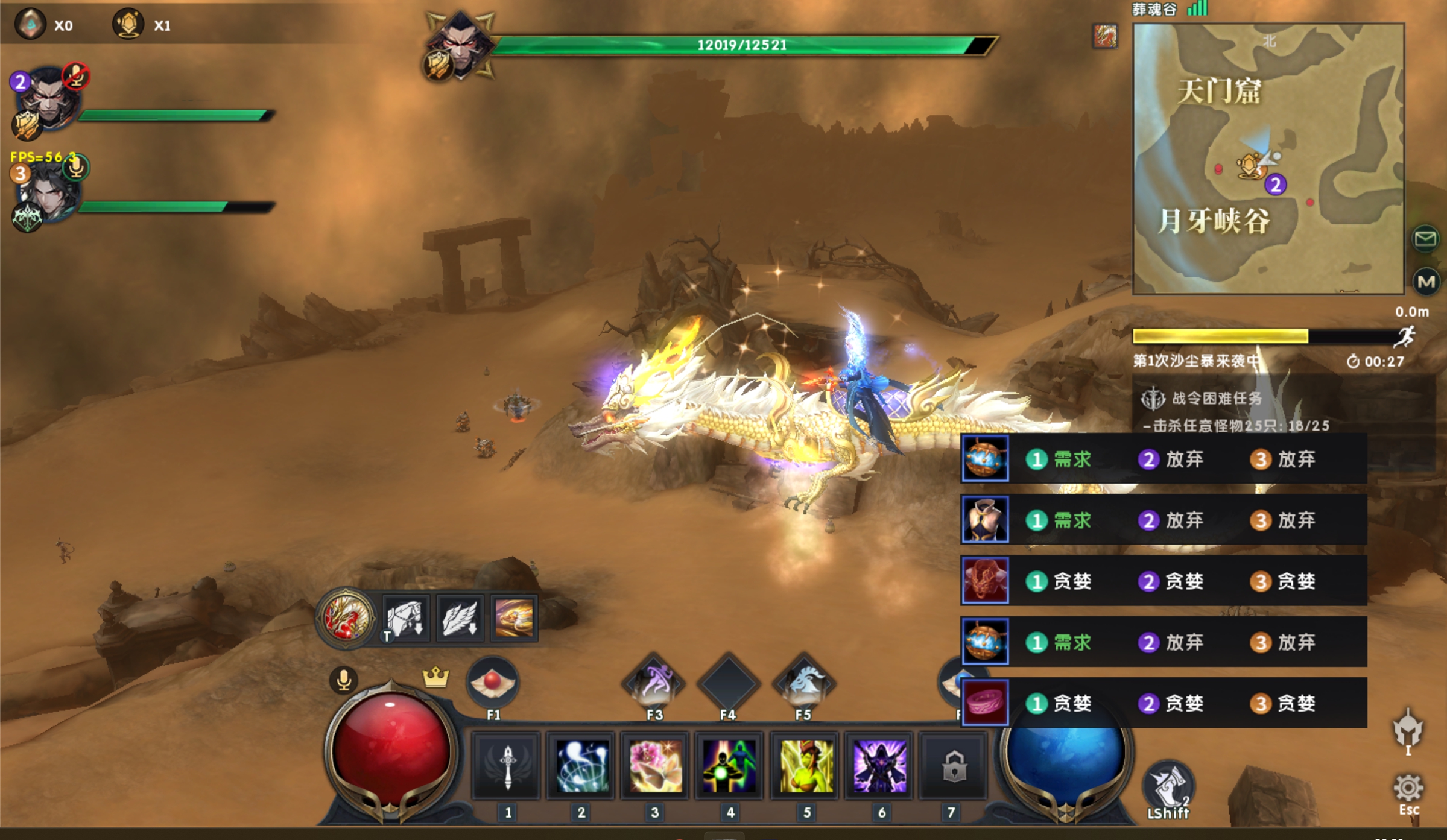Open the helmet character icon

tap(1408, 730)
